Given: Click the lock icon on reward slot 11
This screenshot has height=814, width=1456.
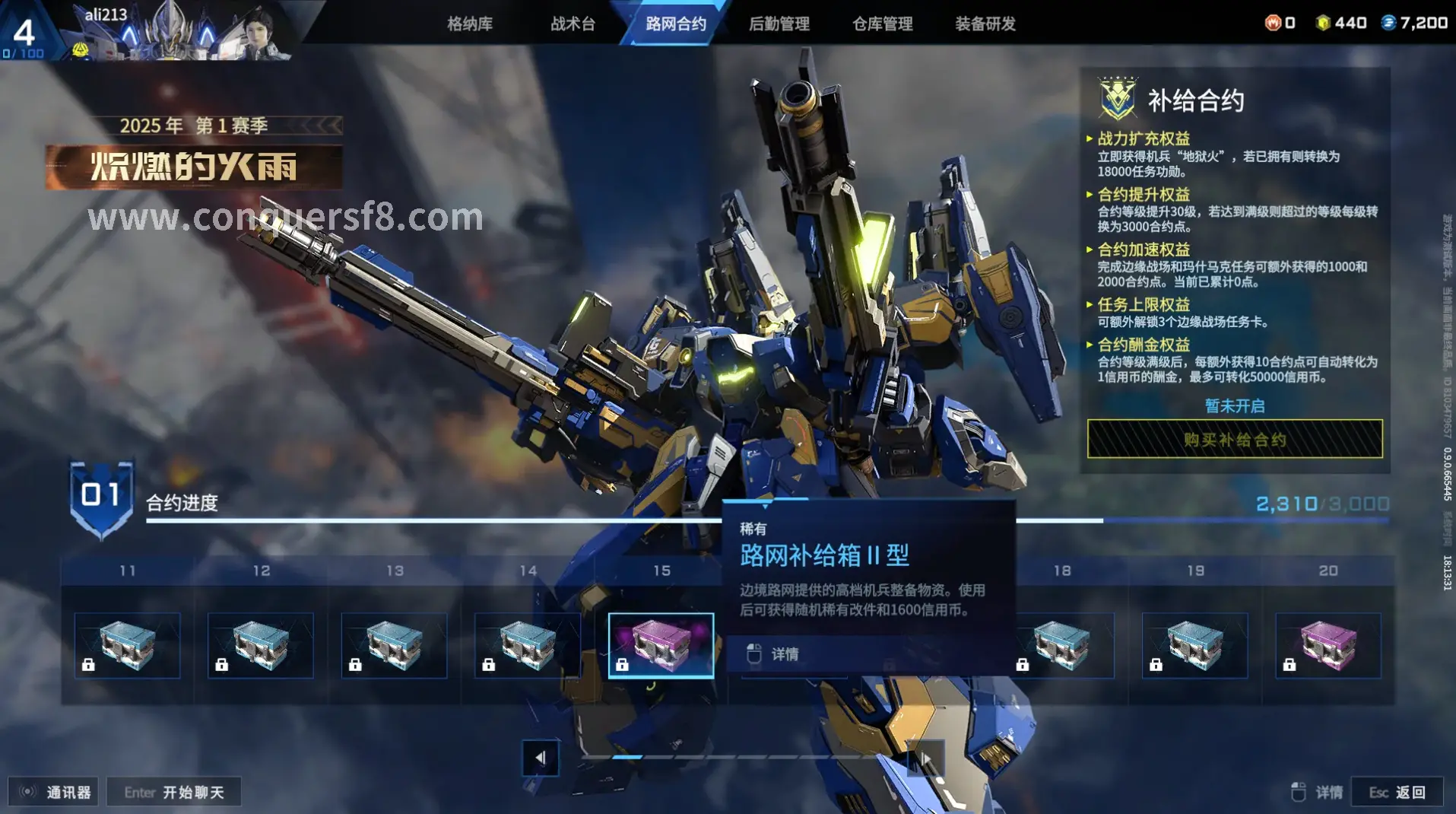Looking at the screenshot, I should (x=89, y=663).
